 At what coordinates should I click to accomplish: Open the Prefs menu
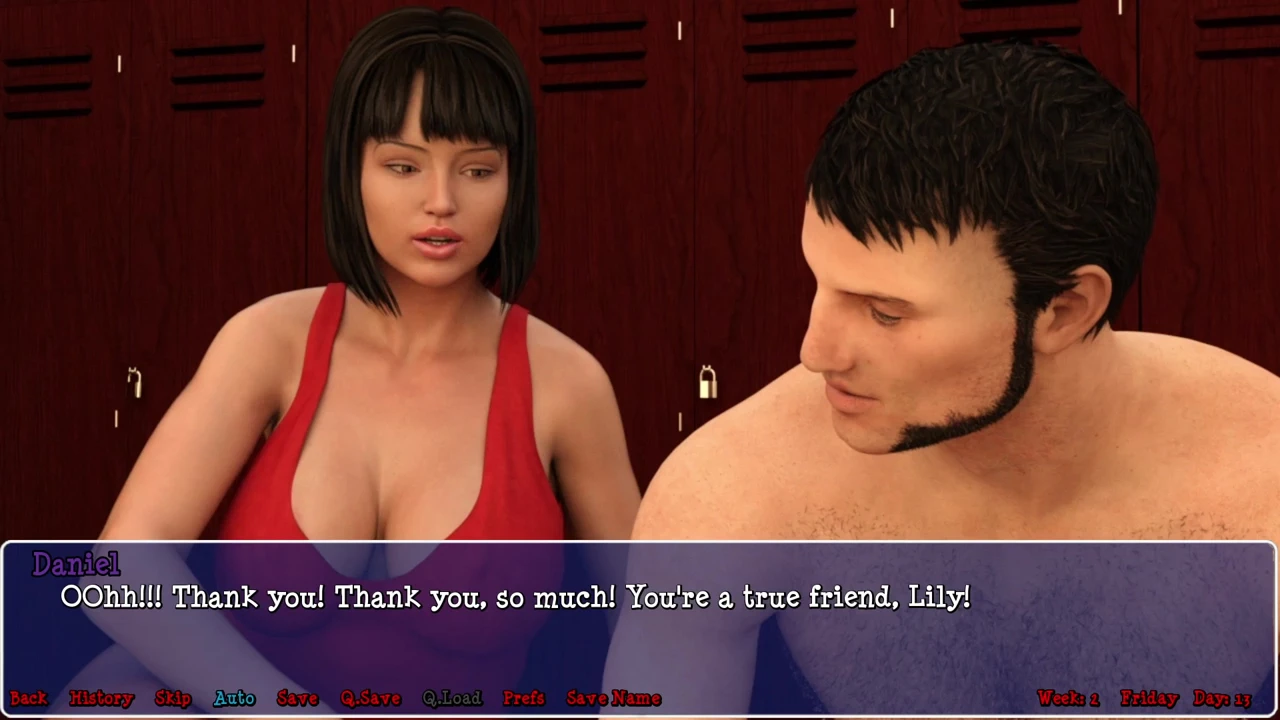(524, 698)
